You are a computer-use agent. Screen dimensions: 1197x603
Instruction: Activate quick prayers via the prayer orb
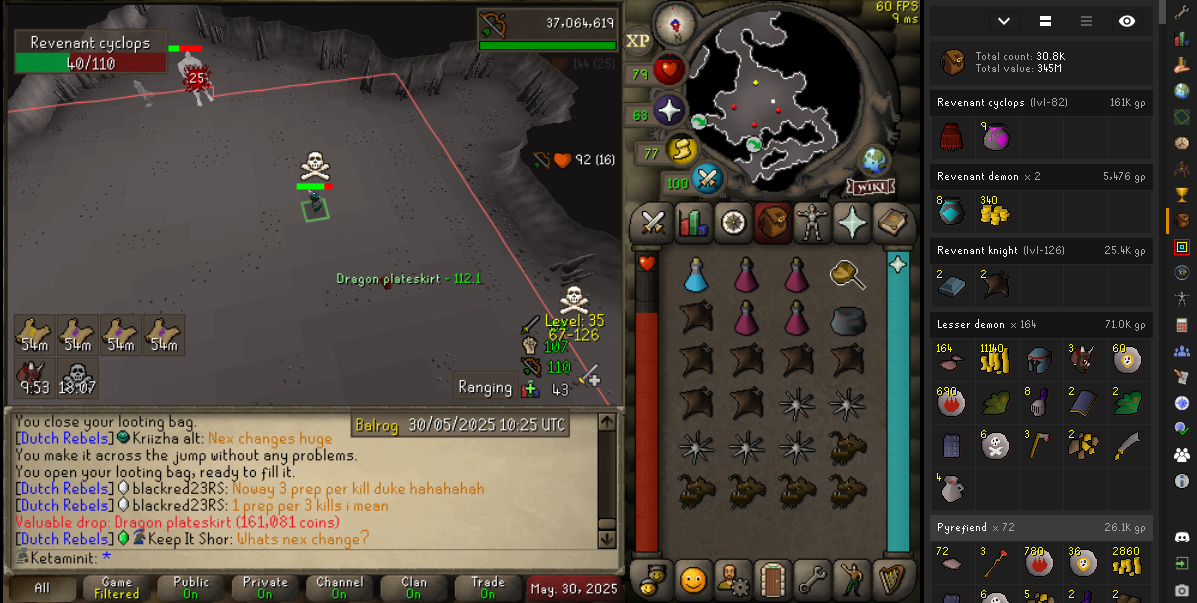(x=668, y=111)
